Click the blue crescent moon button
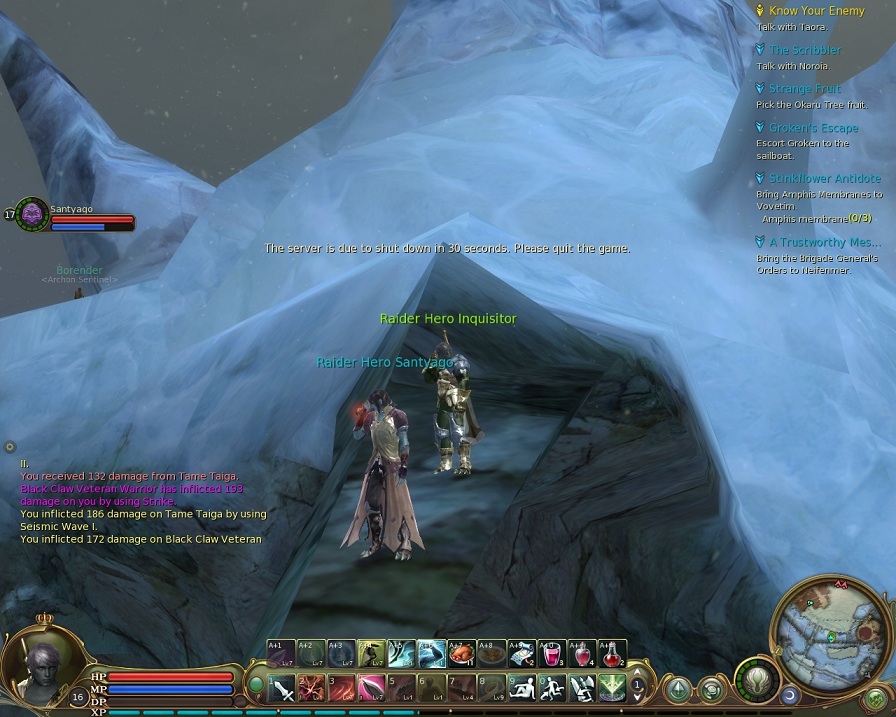Viewport: 896px width, 717px height. coord(790,694)
